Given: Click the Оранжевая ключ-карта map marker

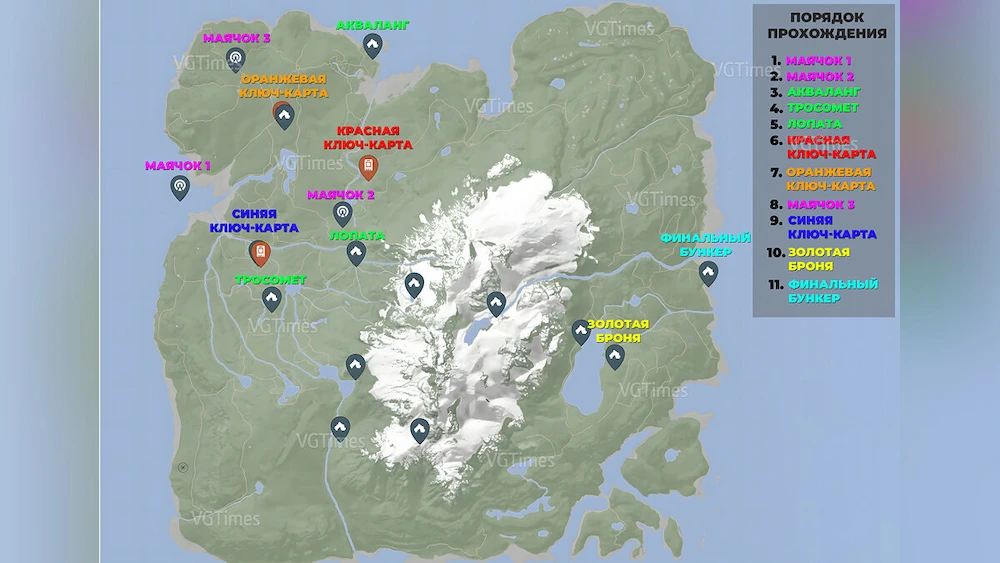Looking at the screenshot, I should click(x=283, y=115).
